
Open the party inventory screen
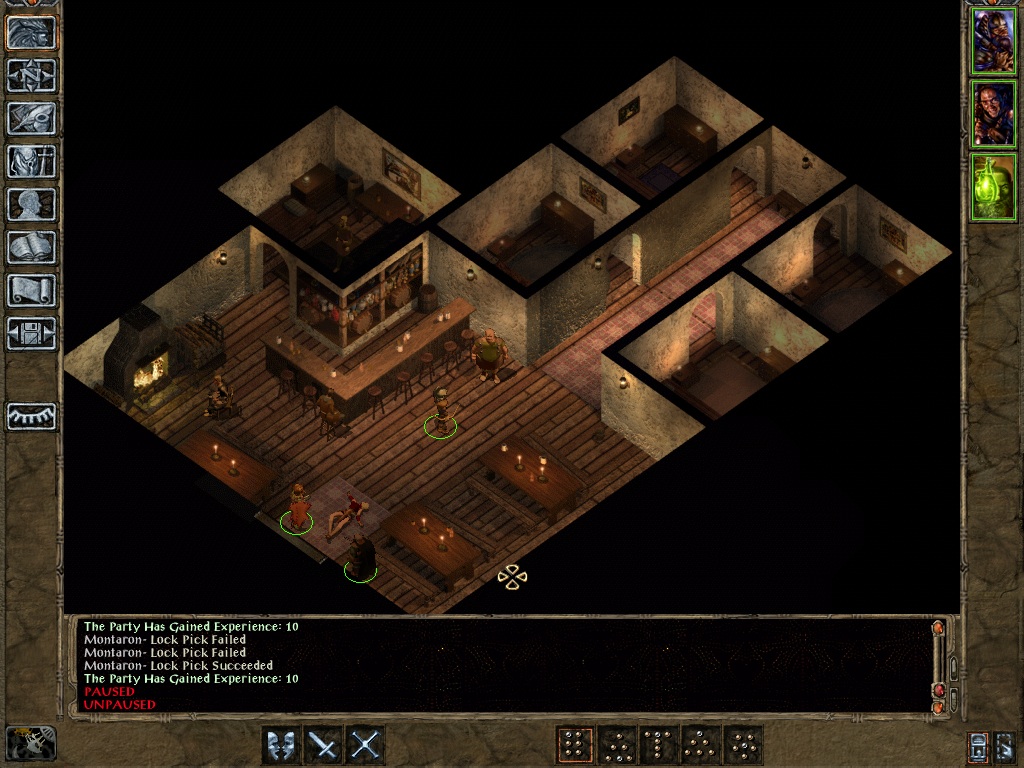[x=32, y=161]
